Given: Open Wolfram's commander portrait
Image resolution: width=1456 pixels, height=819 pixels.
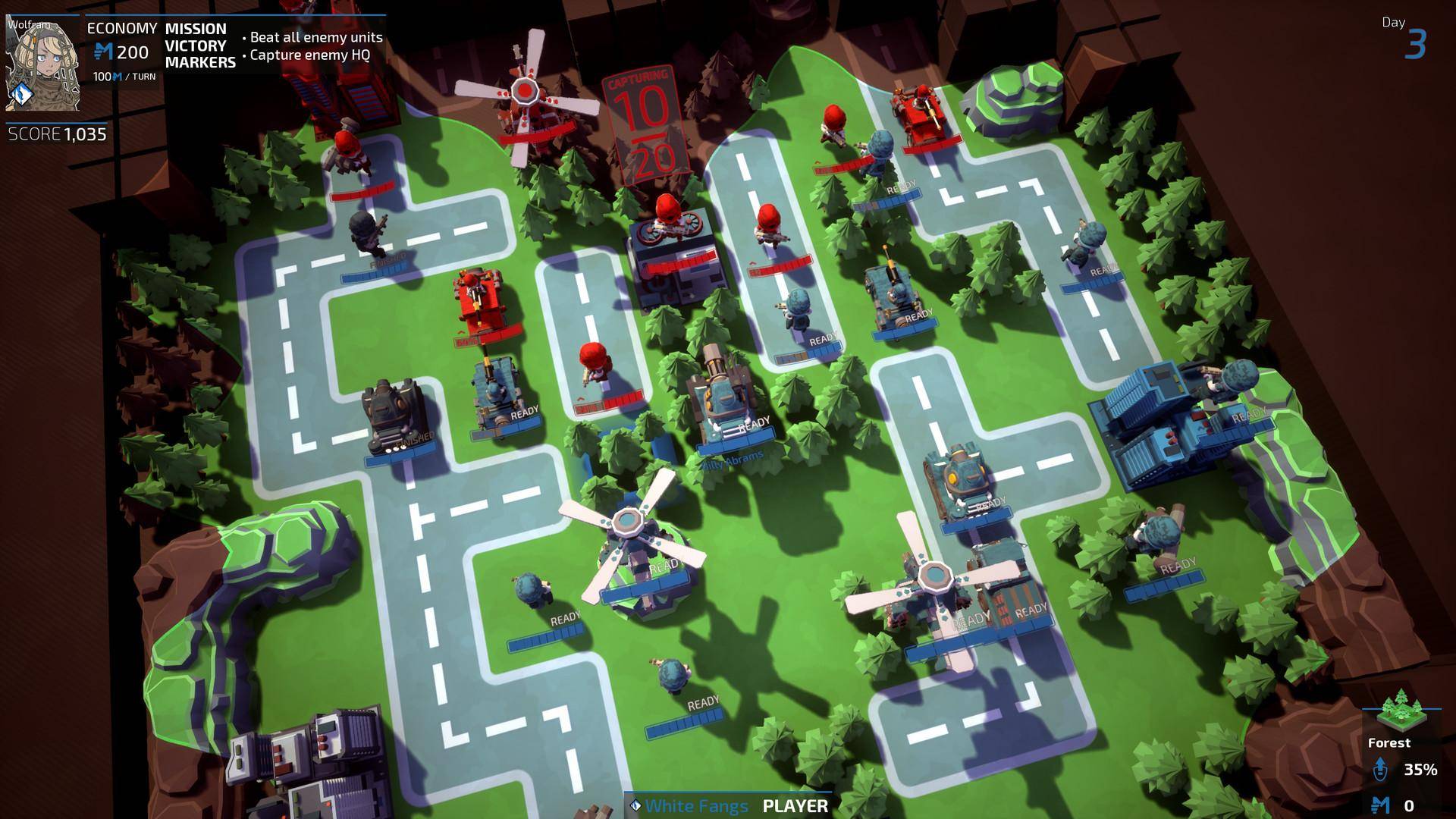Looking at the screenshot, I should point(42,64).
